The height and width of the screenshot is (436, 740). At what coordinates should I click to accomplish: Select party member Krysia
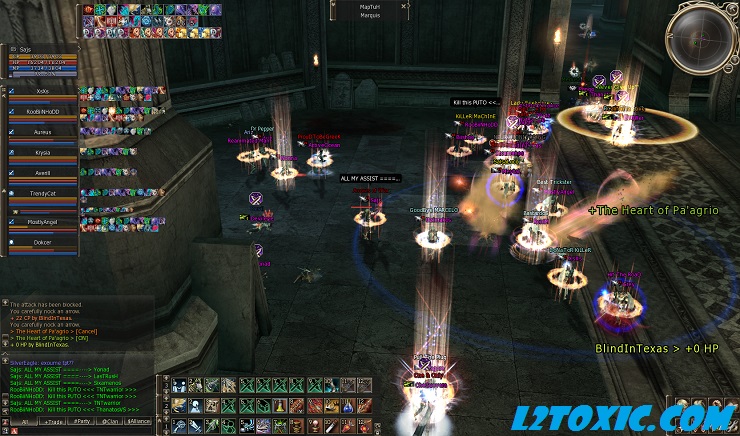42,152
